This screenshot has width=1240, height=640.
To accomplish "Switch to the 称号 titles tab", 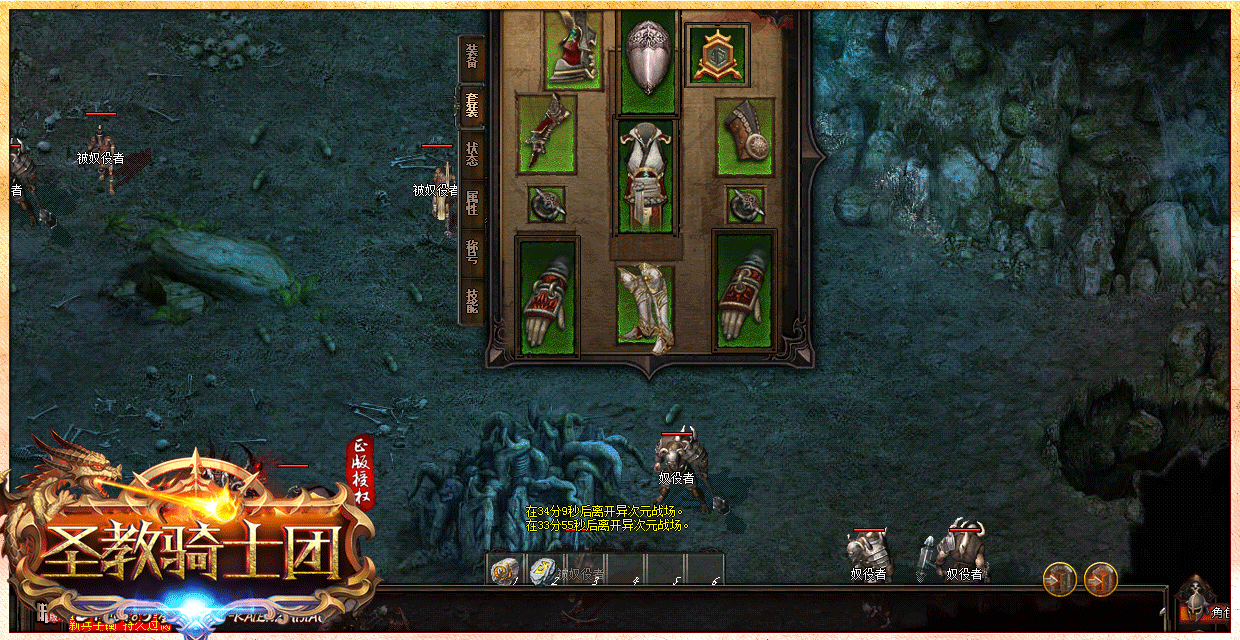I will pos(472,253).
